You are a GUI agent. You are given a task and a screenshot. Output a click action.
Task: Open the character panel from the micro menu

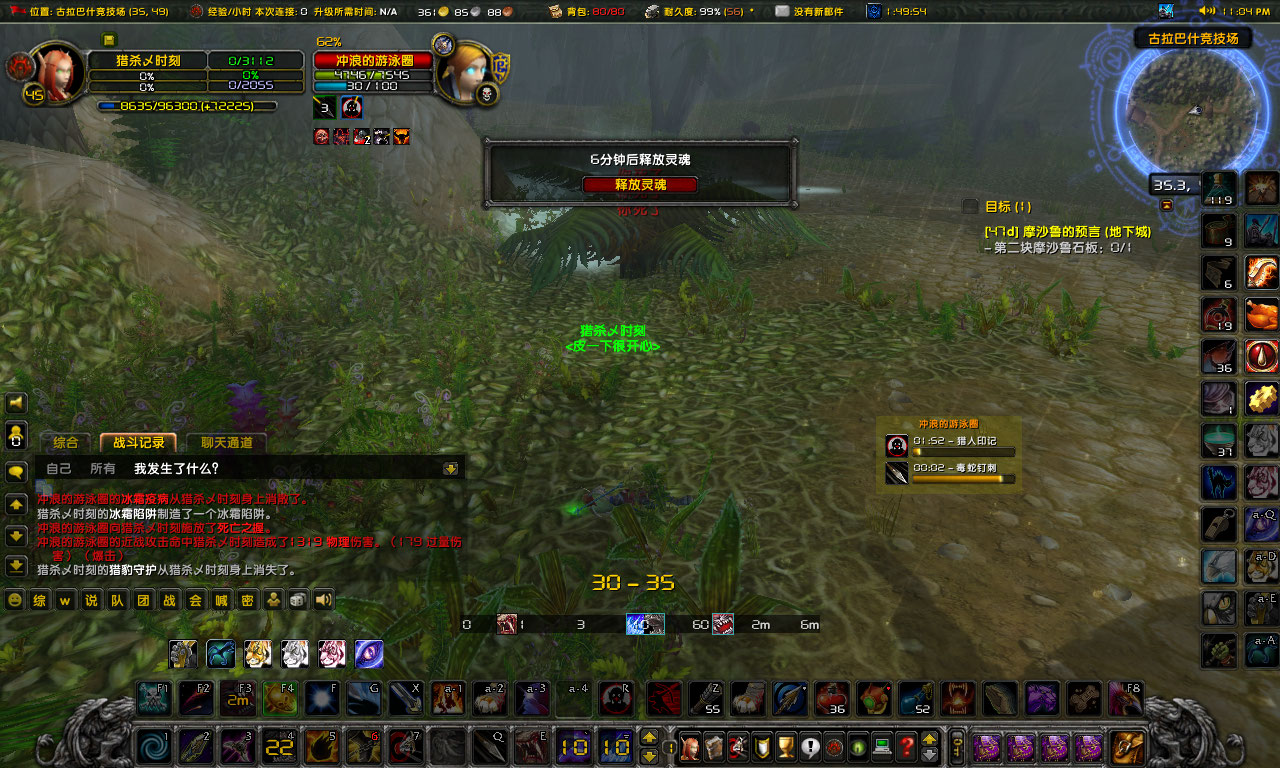(x=689, y=745)
